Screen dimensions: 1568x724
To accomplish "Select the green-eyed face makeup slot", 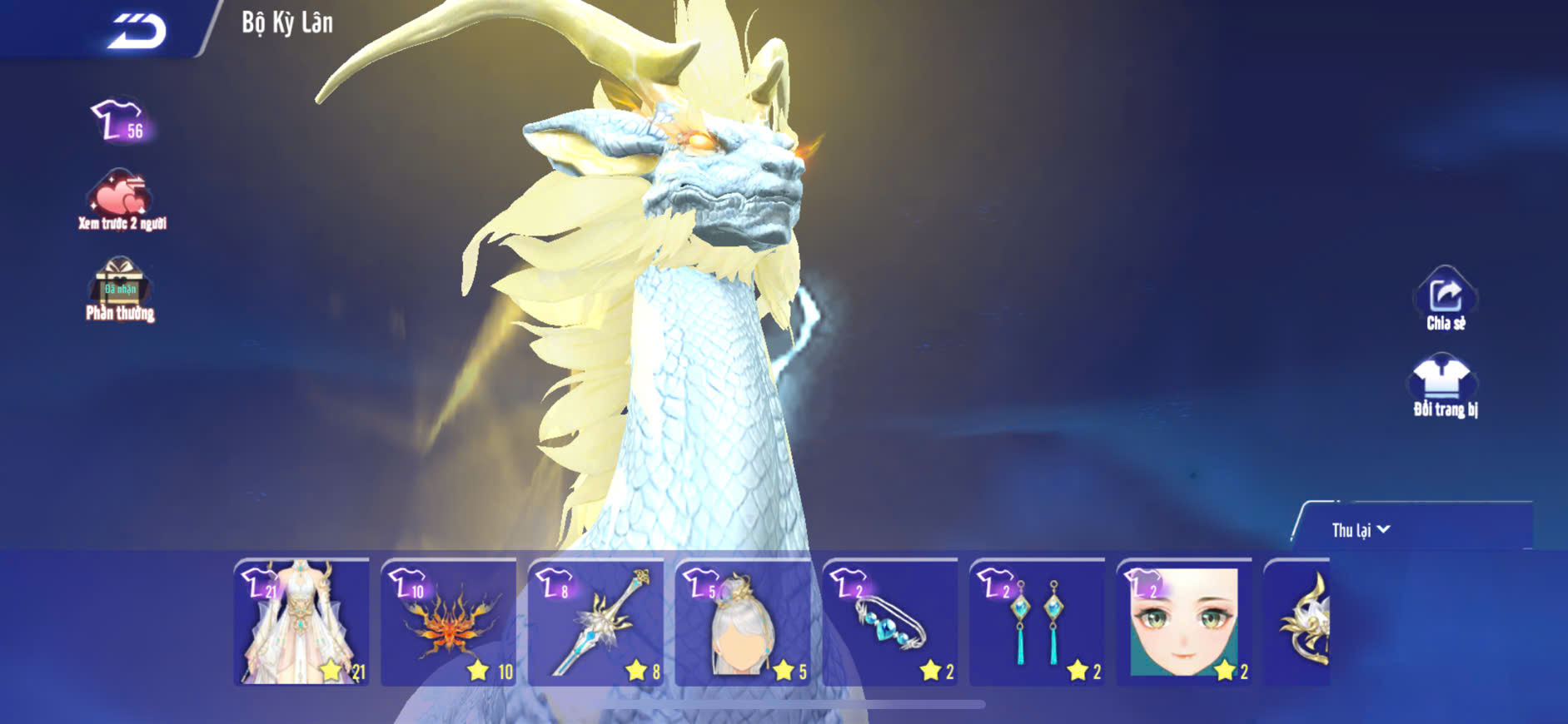I will click(1184, 622).
